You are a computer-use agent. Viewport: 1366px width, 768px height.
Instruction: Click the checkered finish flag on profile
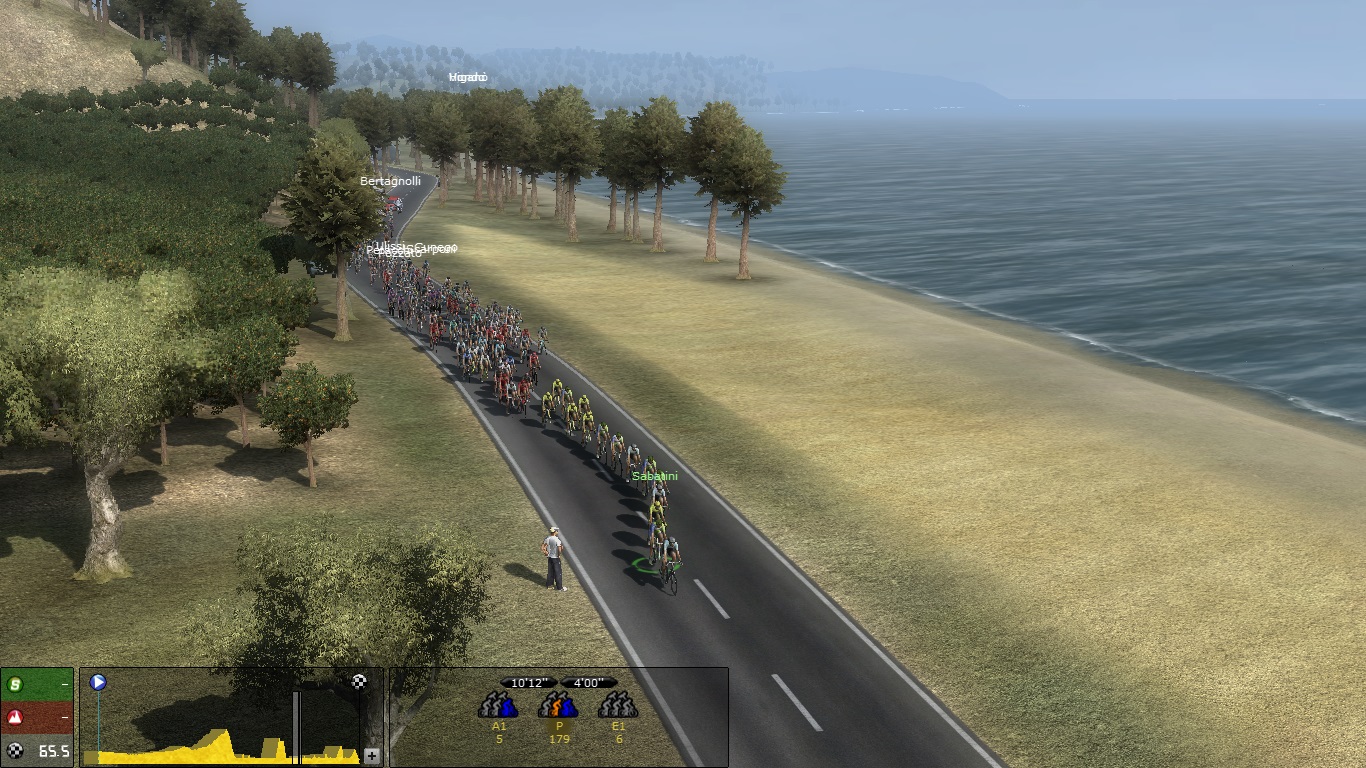359,682
